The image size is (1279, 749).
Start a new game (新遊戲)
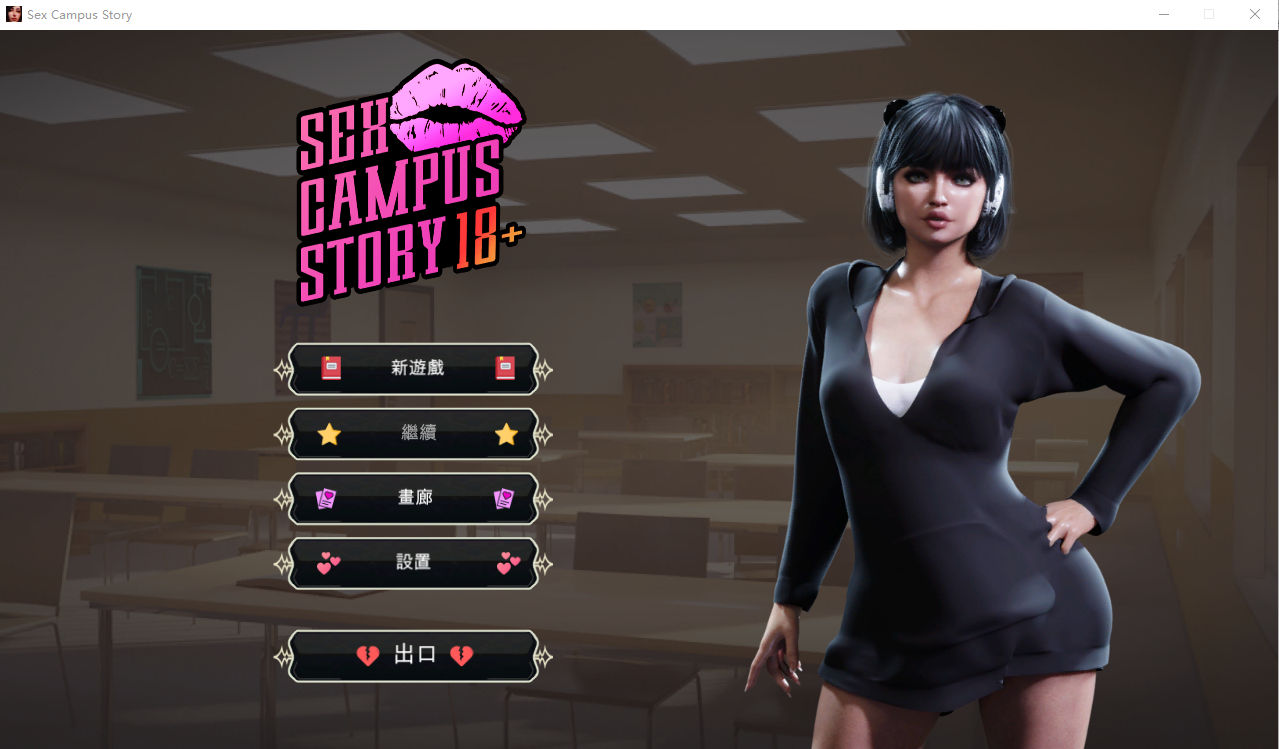414,369
